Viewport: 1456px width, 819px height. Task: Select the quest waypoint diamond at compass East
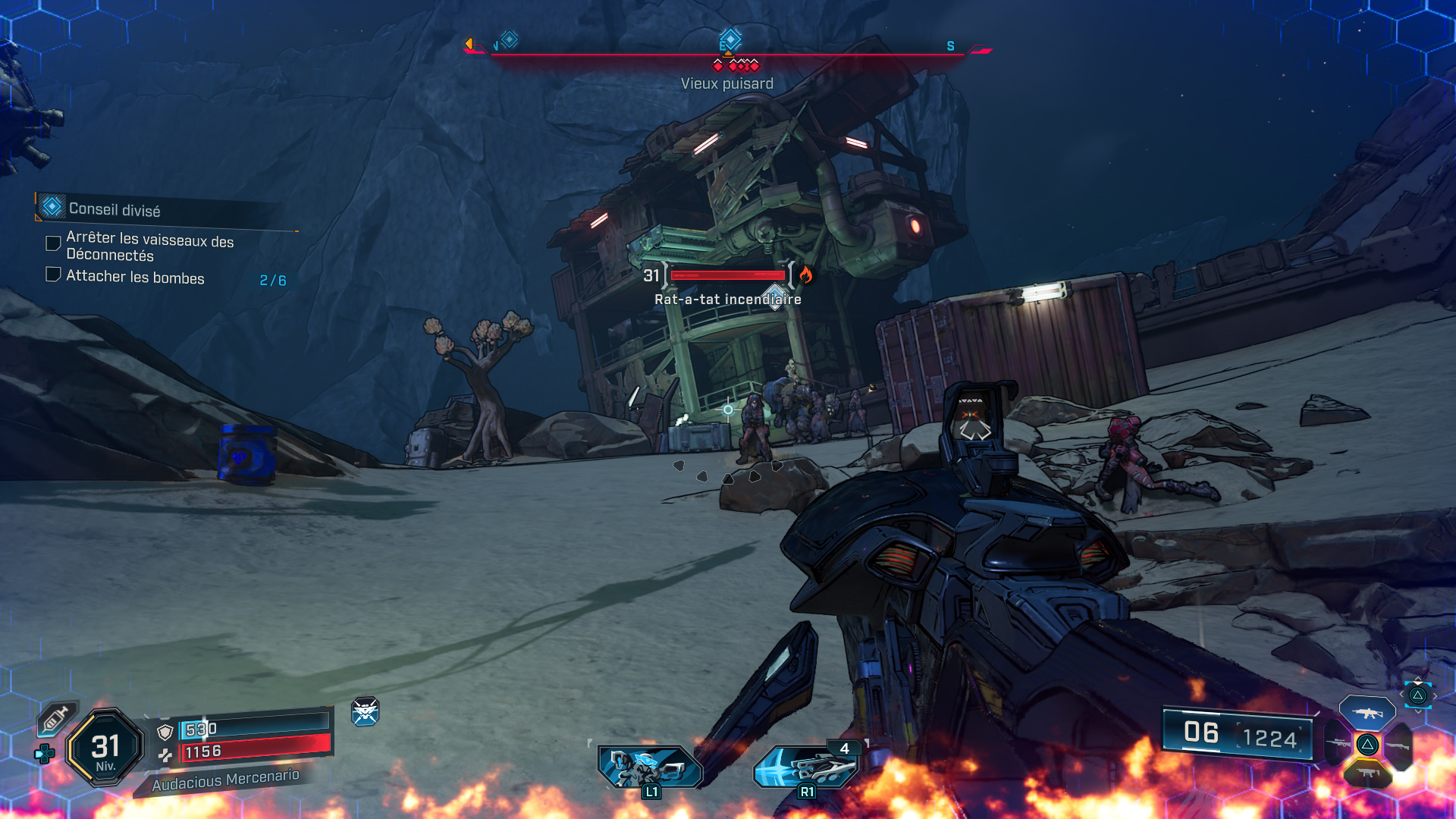[x=730, y=39]
